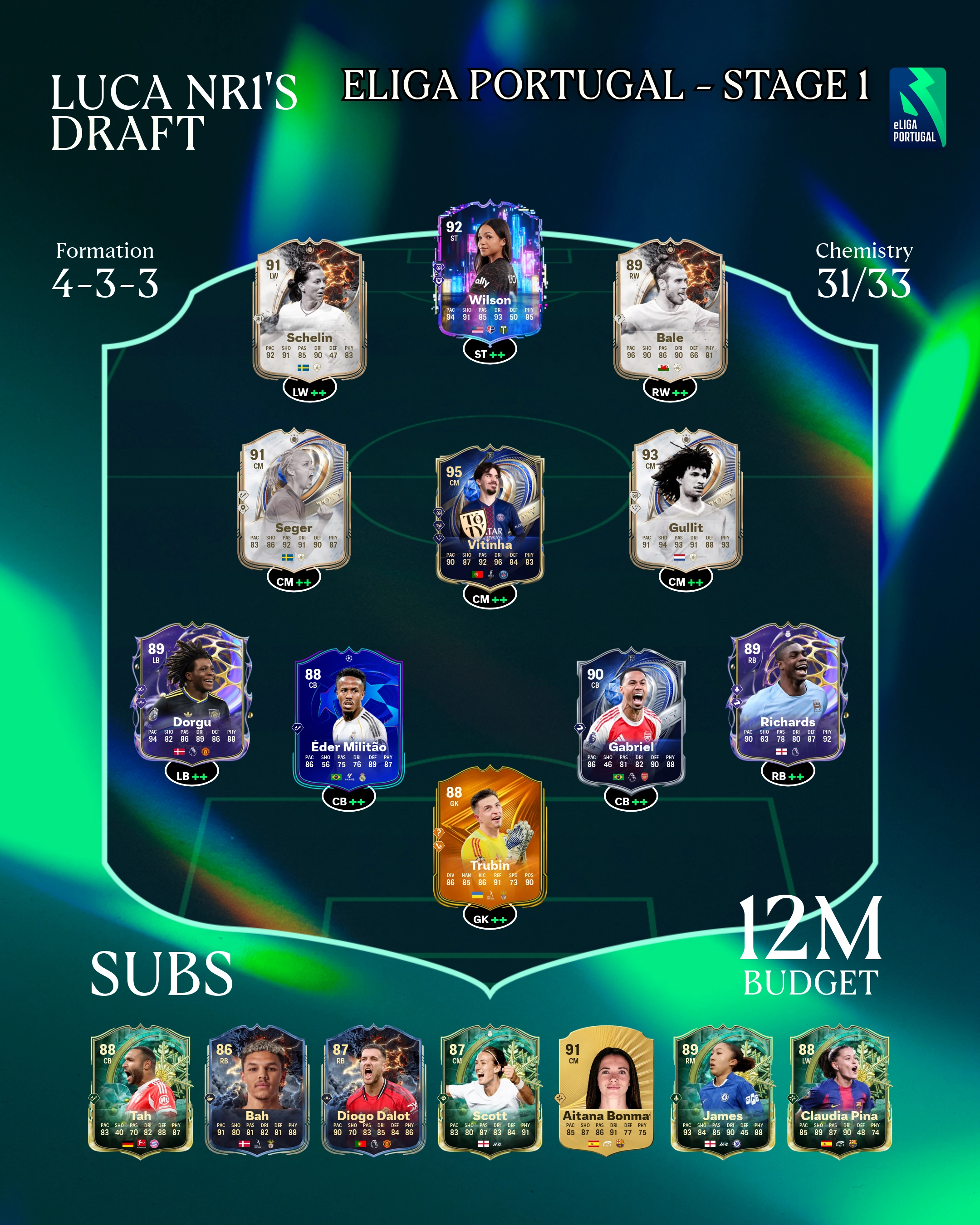The width and height of the screenshot is (980, 1225).
Task: Select Claudia Pina's substitute card
Action: point(839,1091)
